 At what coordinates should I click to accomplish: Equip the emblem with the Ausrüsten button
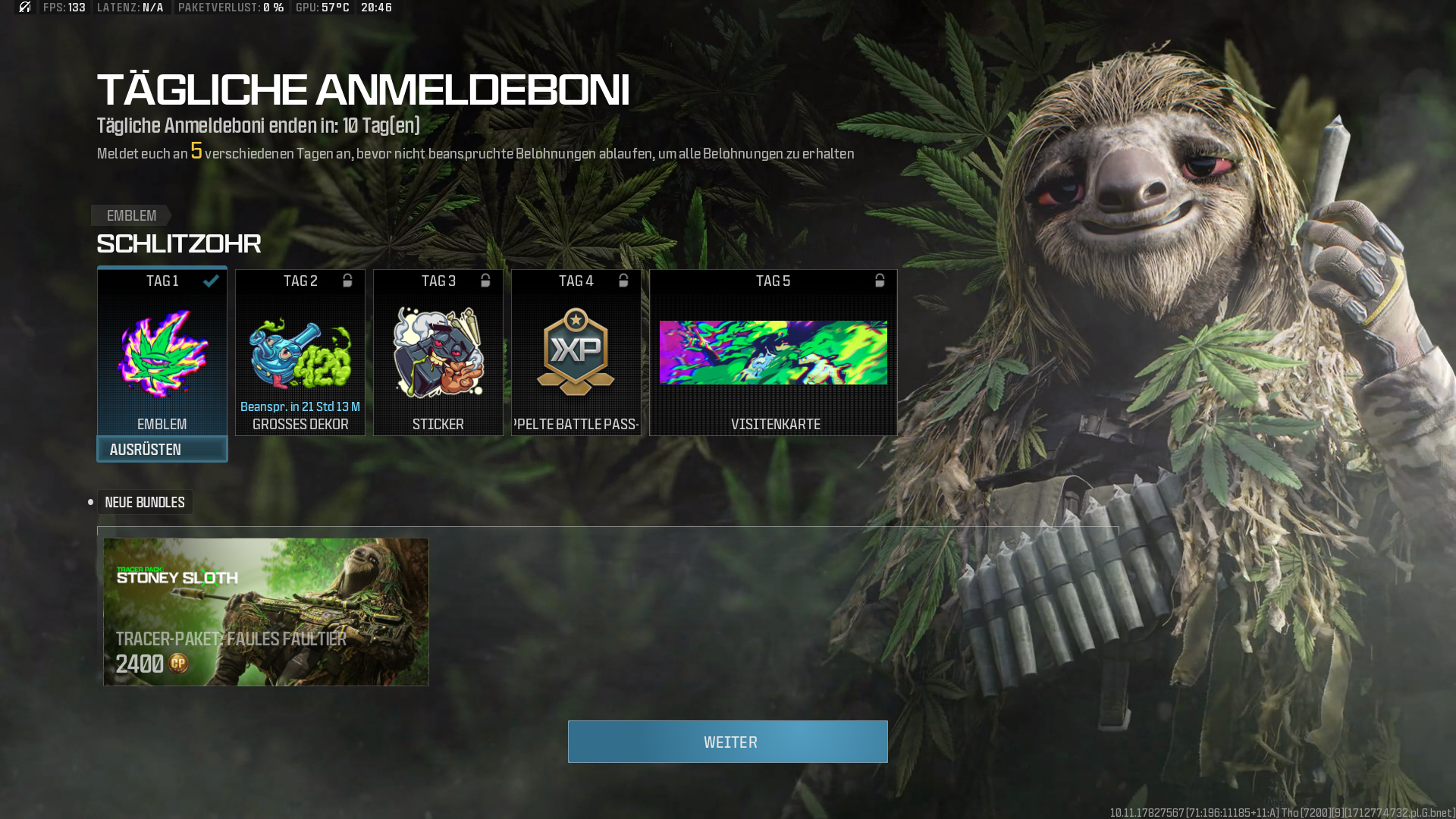pos(162,450)
